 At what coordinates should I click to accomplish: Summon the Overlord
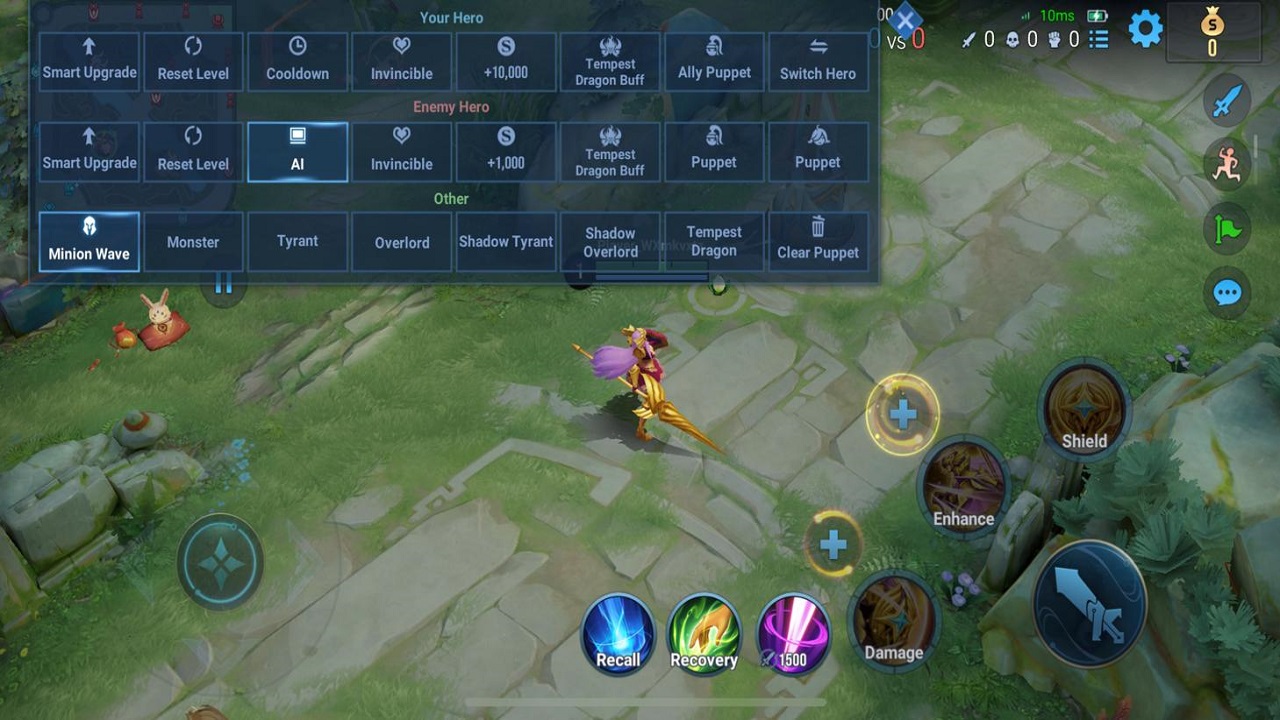click(x=402, y=242)
